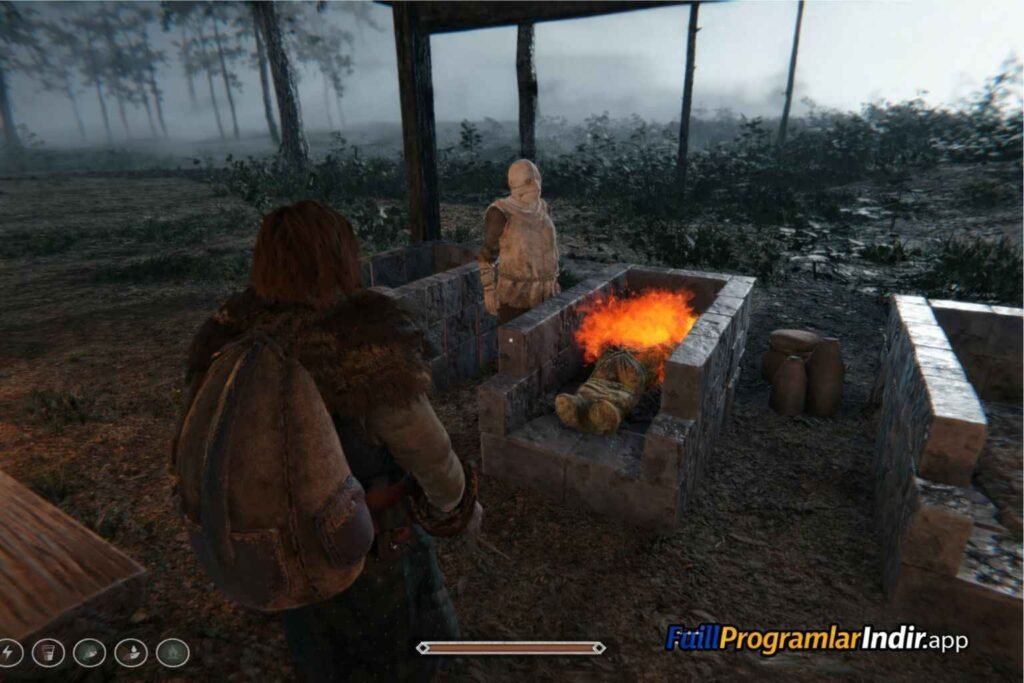Click the lightning bolt energy icon
This screenshot has width=1024, height=683.
[x=8, y=653]
